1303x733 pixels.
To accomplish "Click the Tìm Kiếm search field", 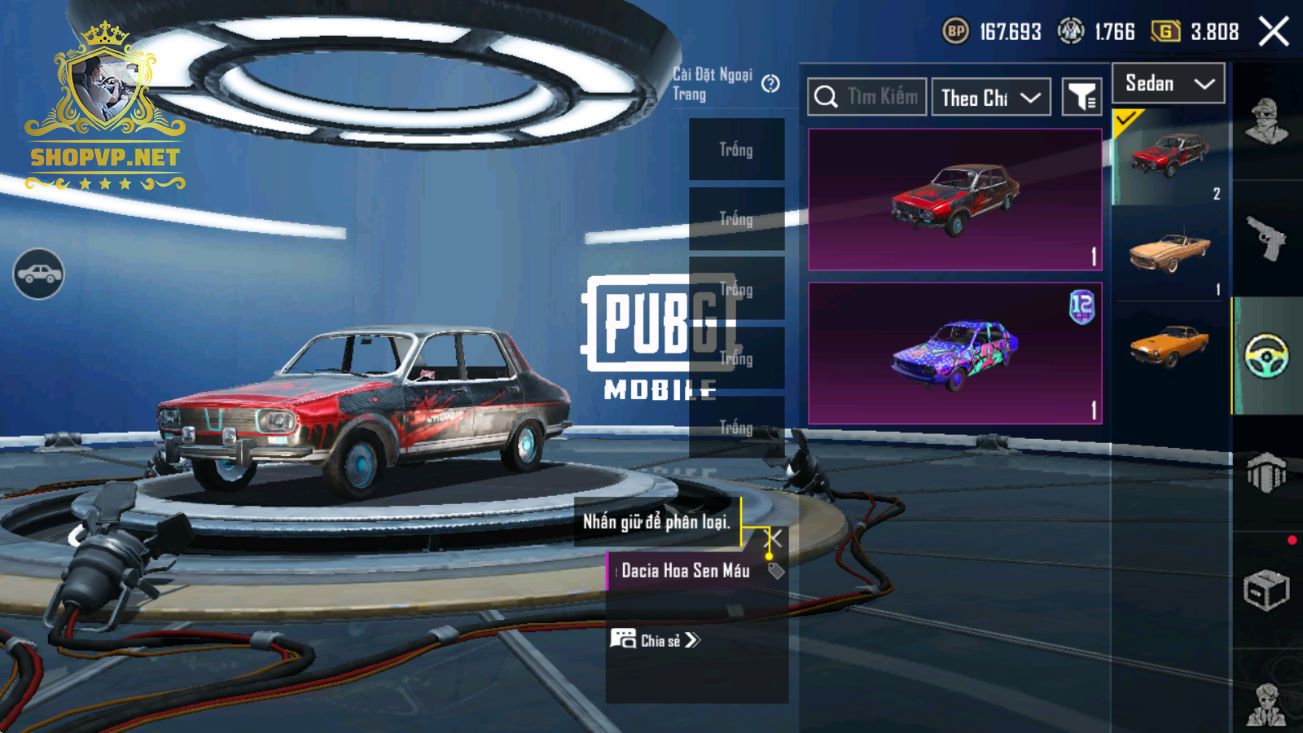I will tap(867, 97).
